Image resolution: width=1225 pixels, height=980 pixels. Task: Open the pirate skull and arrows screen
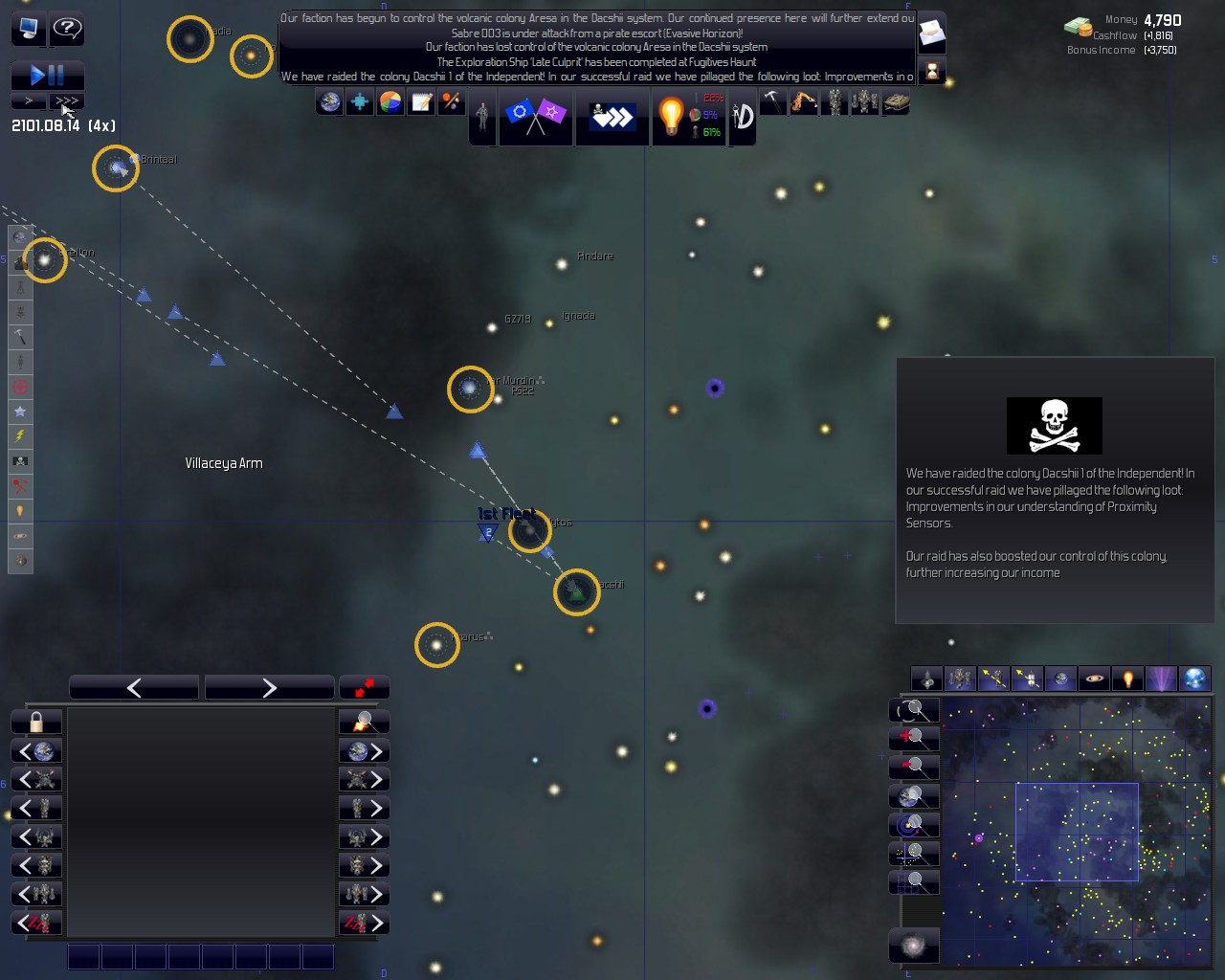(612, 116)
